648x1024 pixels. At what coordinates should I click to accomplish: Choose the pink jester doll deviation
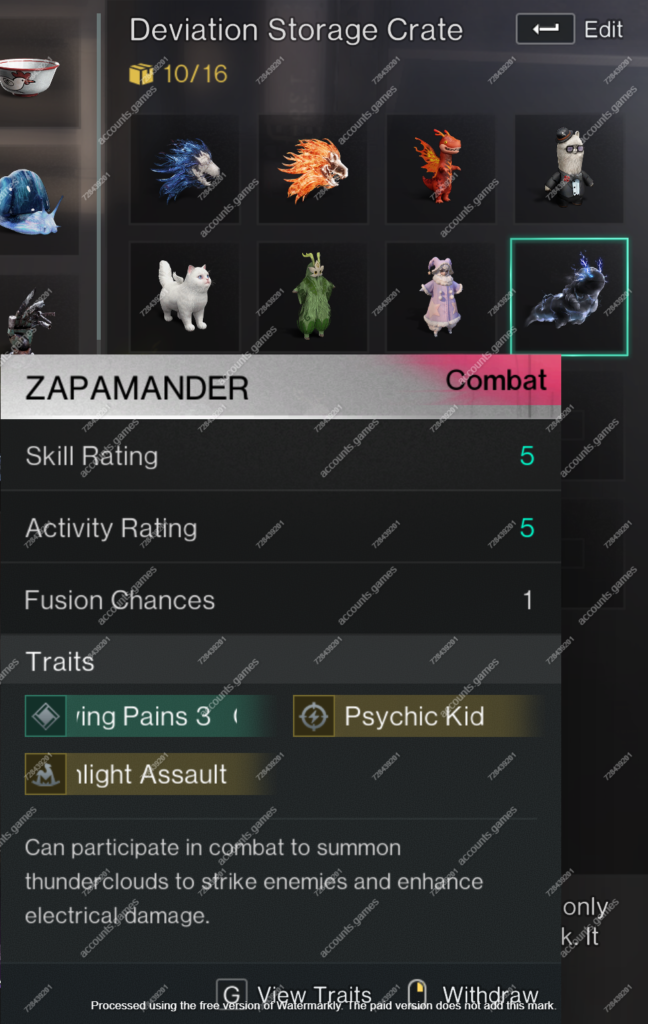point(440,296)
